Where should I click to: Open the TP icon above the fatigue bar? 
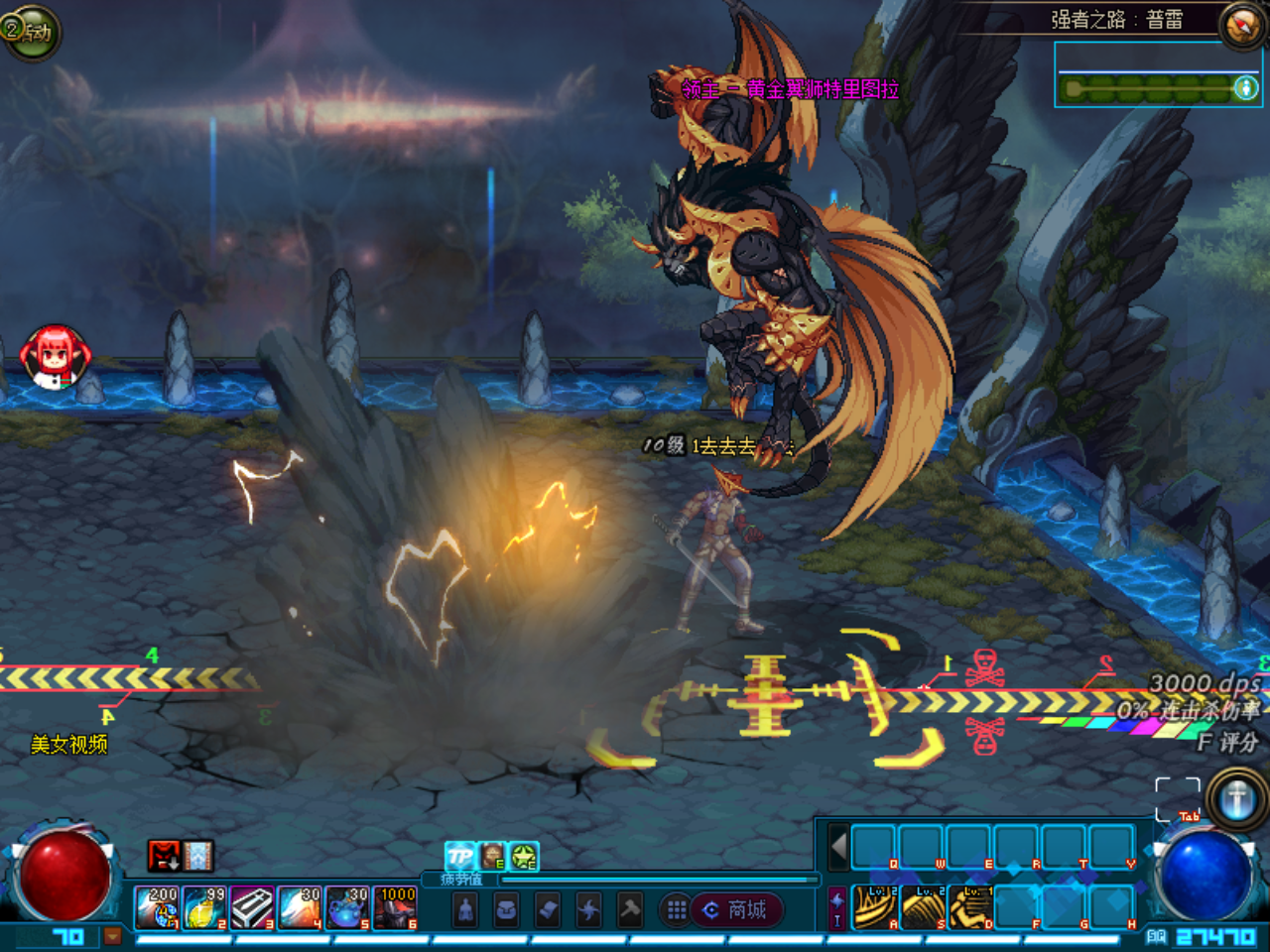460,856
